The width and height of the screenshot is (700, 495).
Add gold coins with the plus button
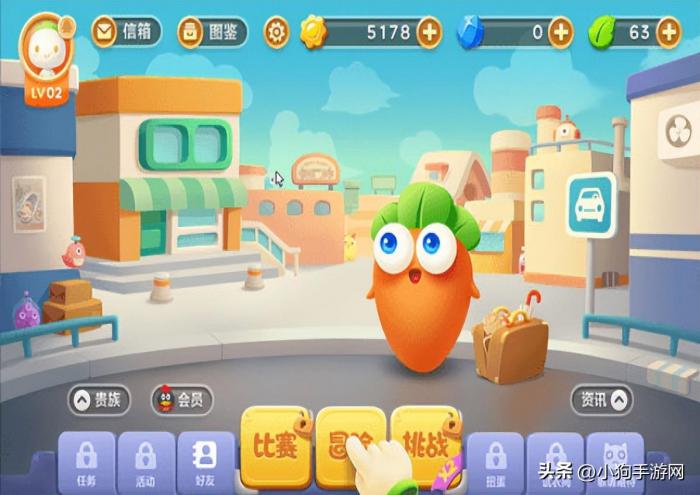coord(428,32)
